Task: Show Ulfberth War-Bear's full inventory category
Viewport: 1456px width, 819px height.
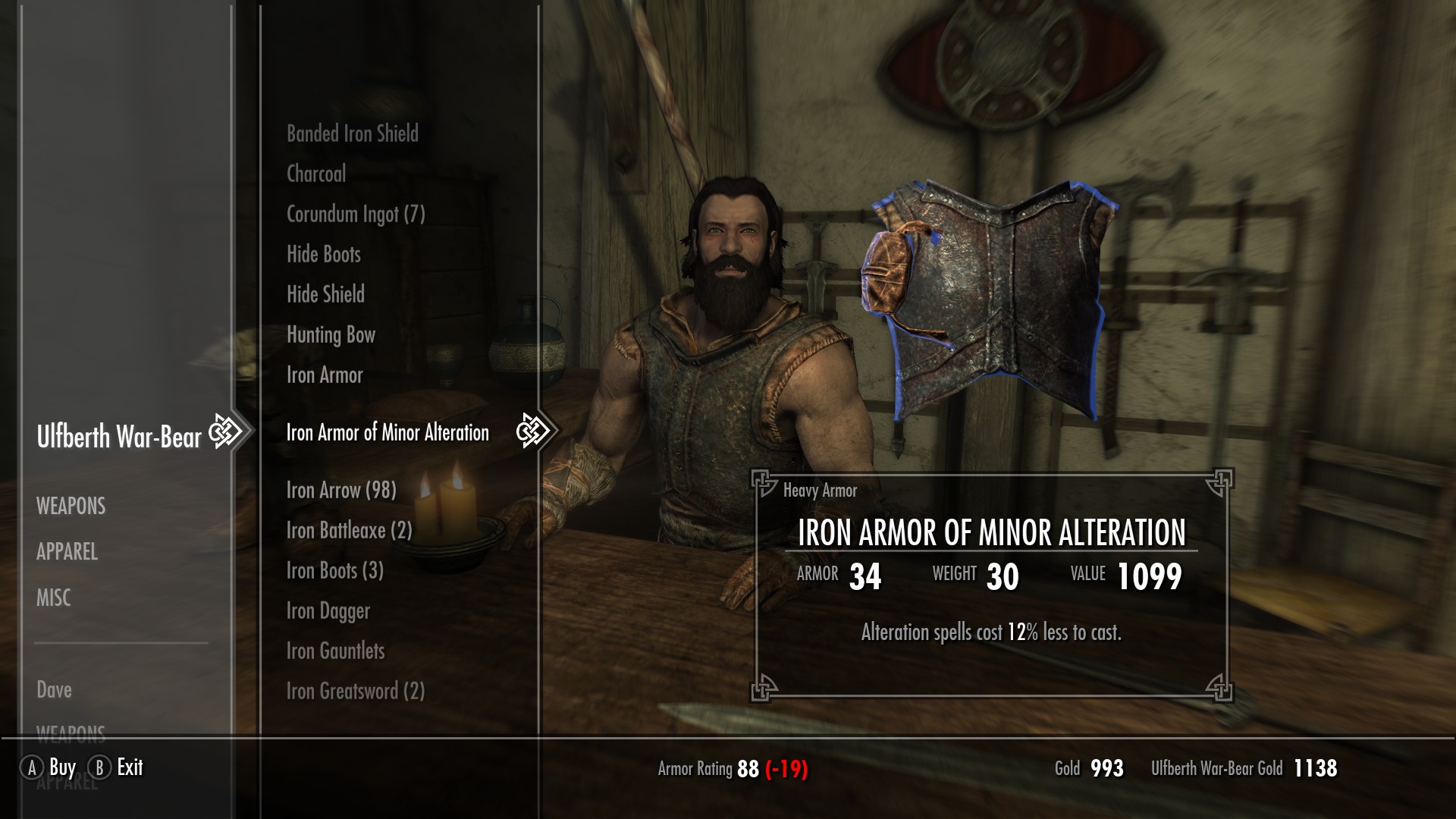Action: 119,437
